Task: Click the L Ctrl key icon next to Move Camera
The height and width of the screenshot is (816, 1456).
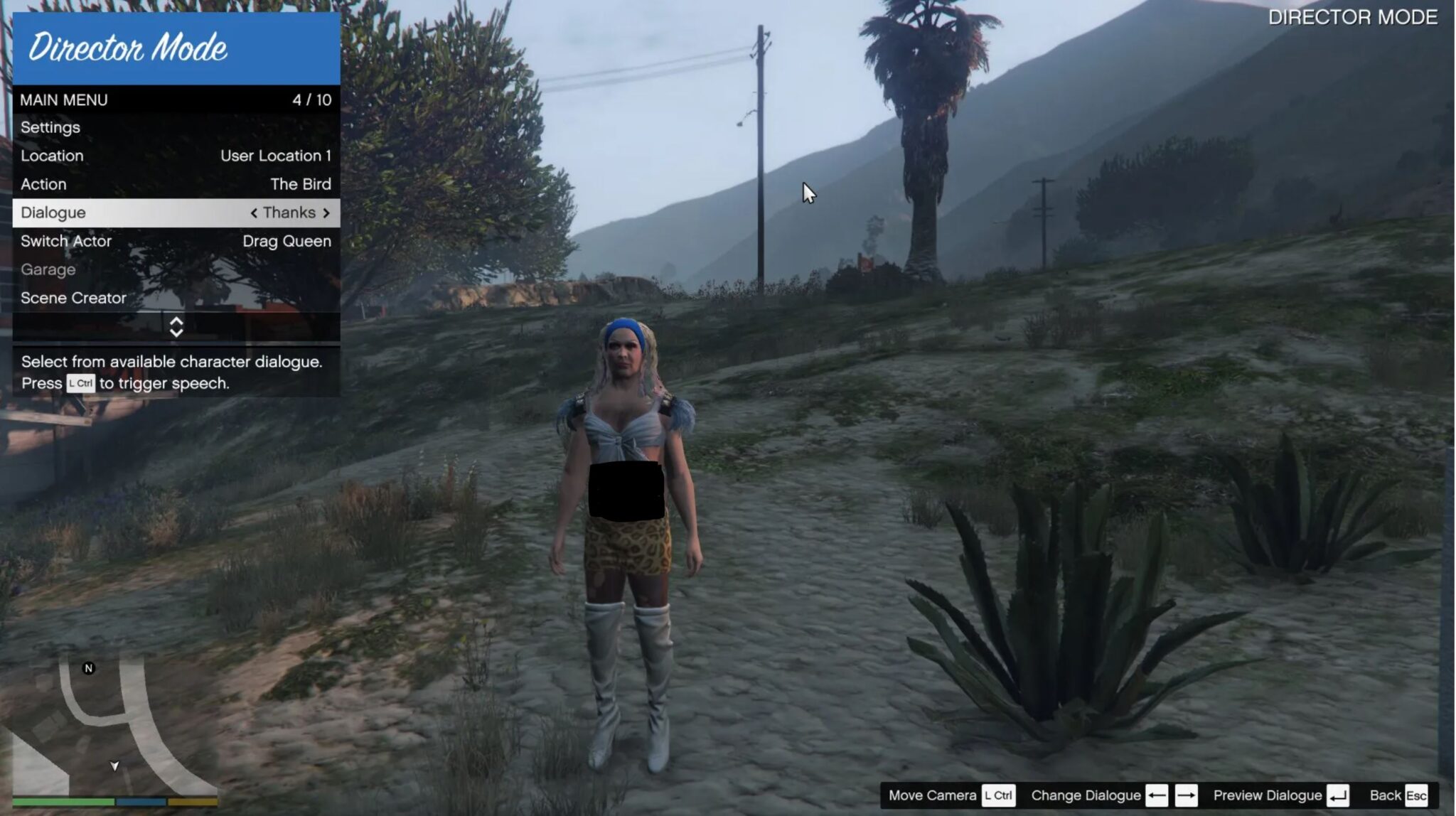Action: point(997,795)
